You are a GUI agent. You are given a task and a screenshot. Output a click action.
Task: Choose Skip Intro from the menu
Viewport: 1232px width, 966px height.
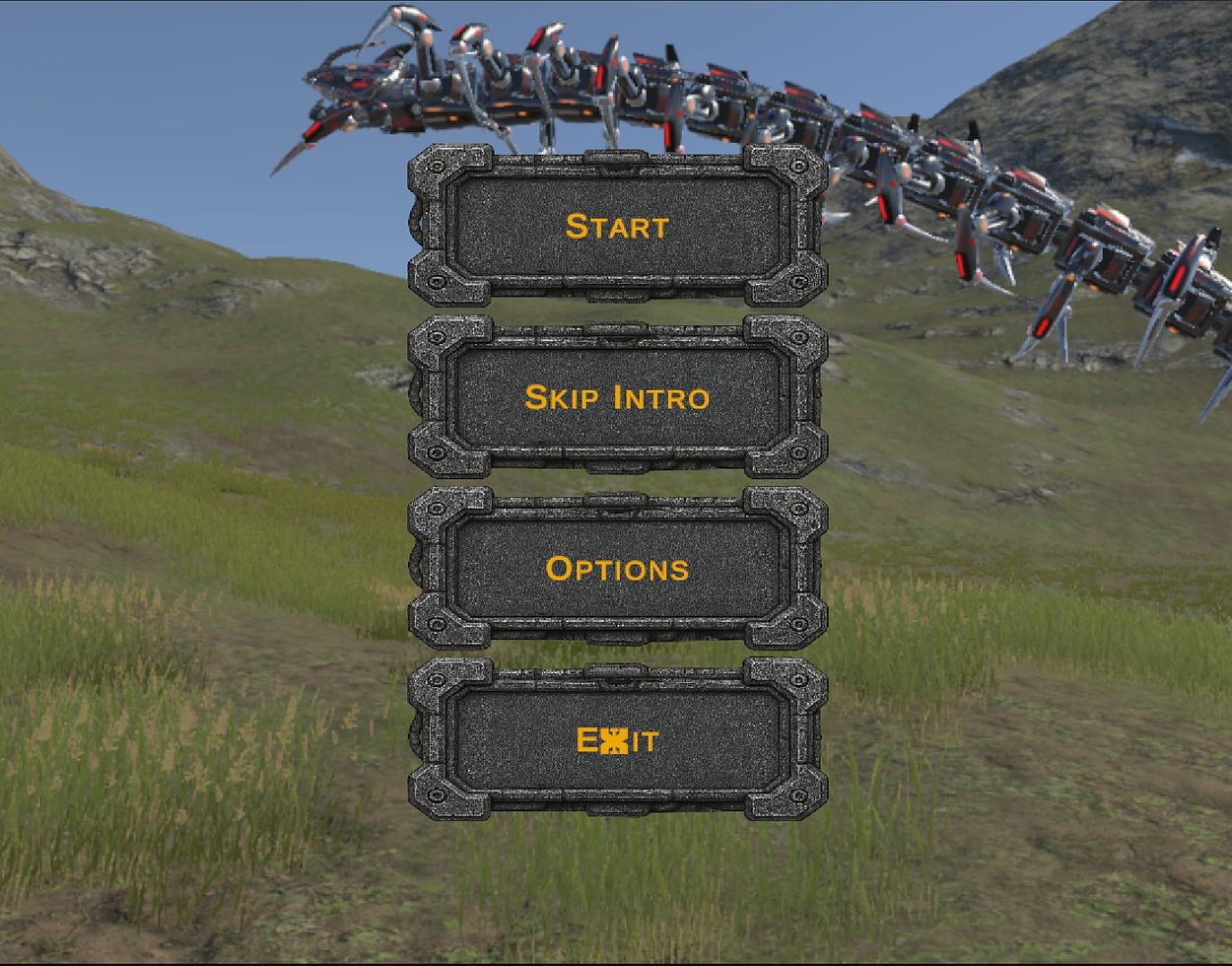click(617, 397)
